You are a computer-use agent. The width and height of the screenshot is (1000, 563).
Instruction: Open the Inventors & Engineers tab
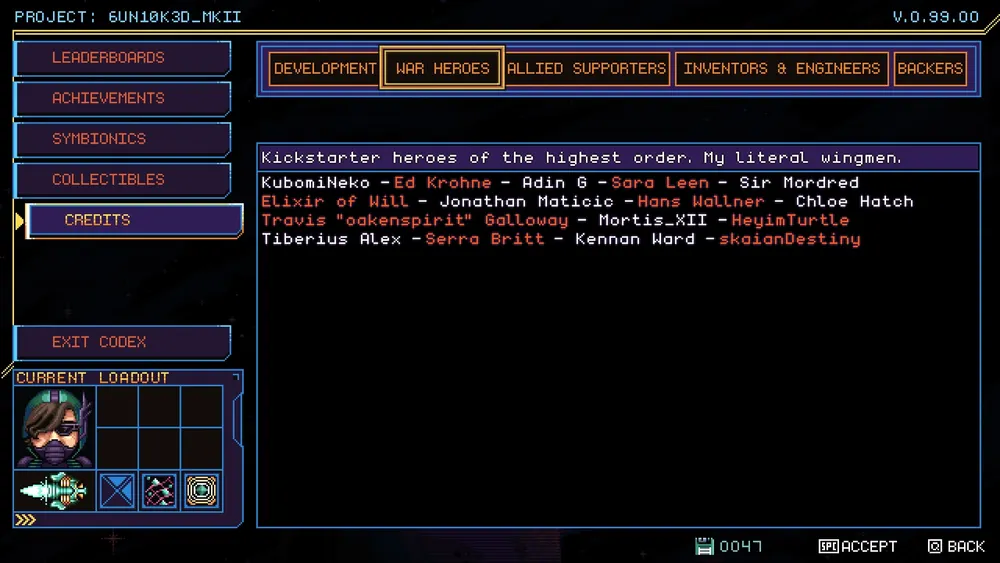click(x=781, y=69)
